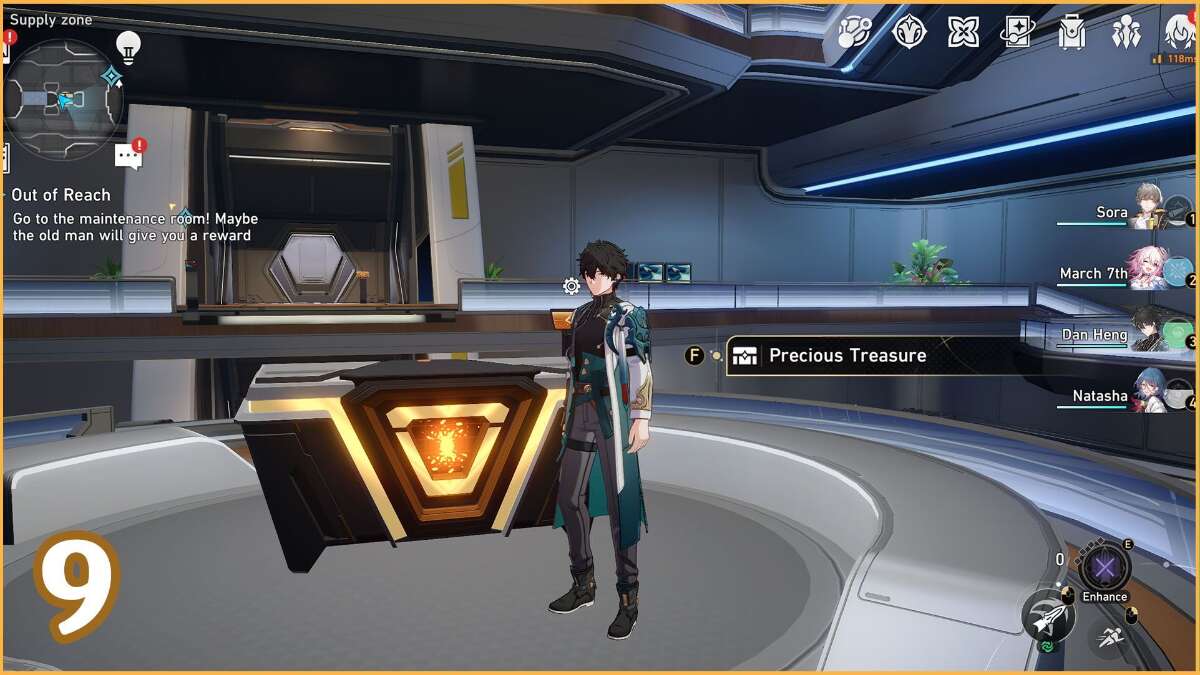The width and height of the screenshot is (1200, 675).
Task: Open the Warp card icon
Action: pos(1018,32)
